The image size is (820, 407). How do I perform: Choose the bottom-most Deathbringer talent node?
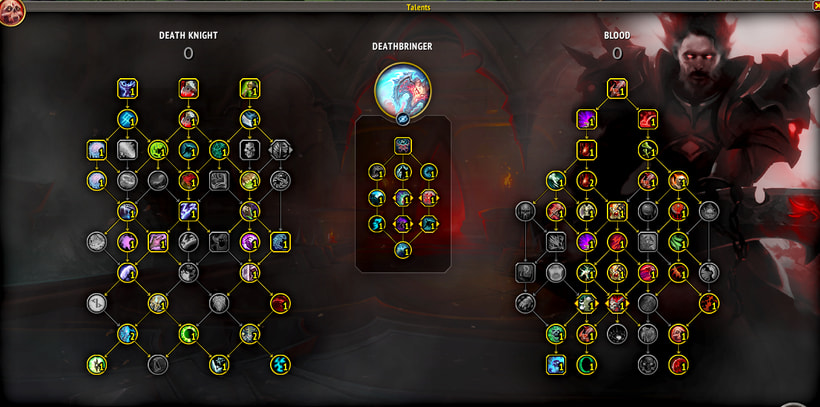click(x=402, y=250)
